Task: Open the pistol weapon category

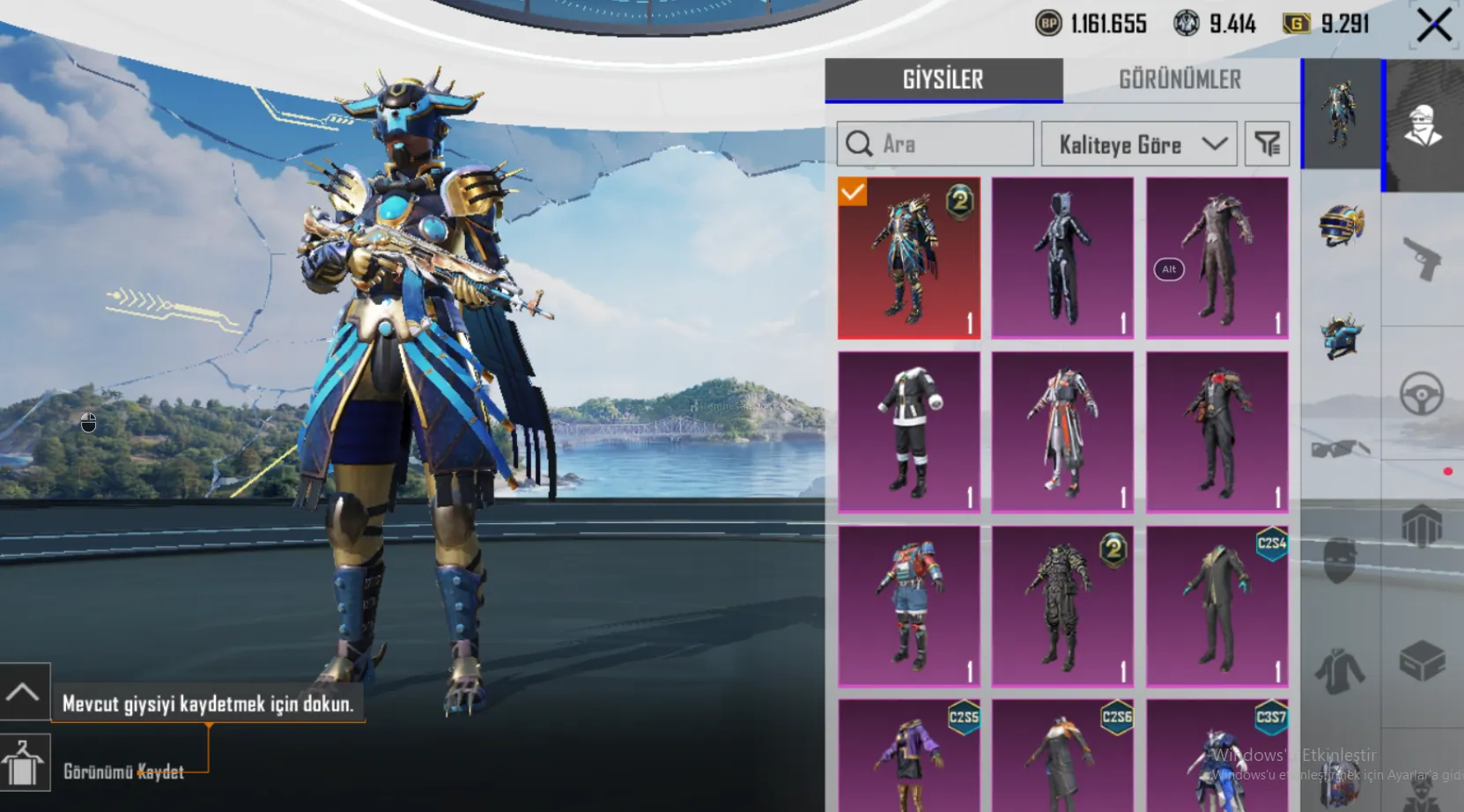Action: [1422, 259]
